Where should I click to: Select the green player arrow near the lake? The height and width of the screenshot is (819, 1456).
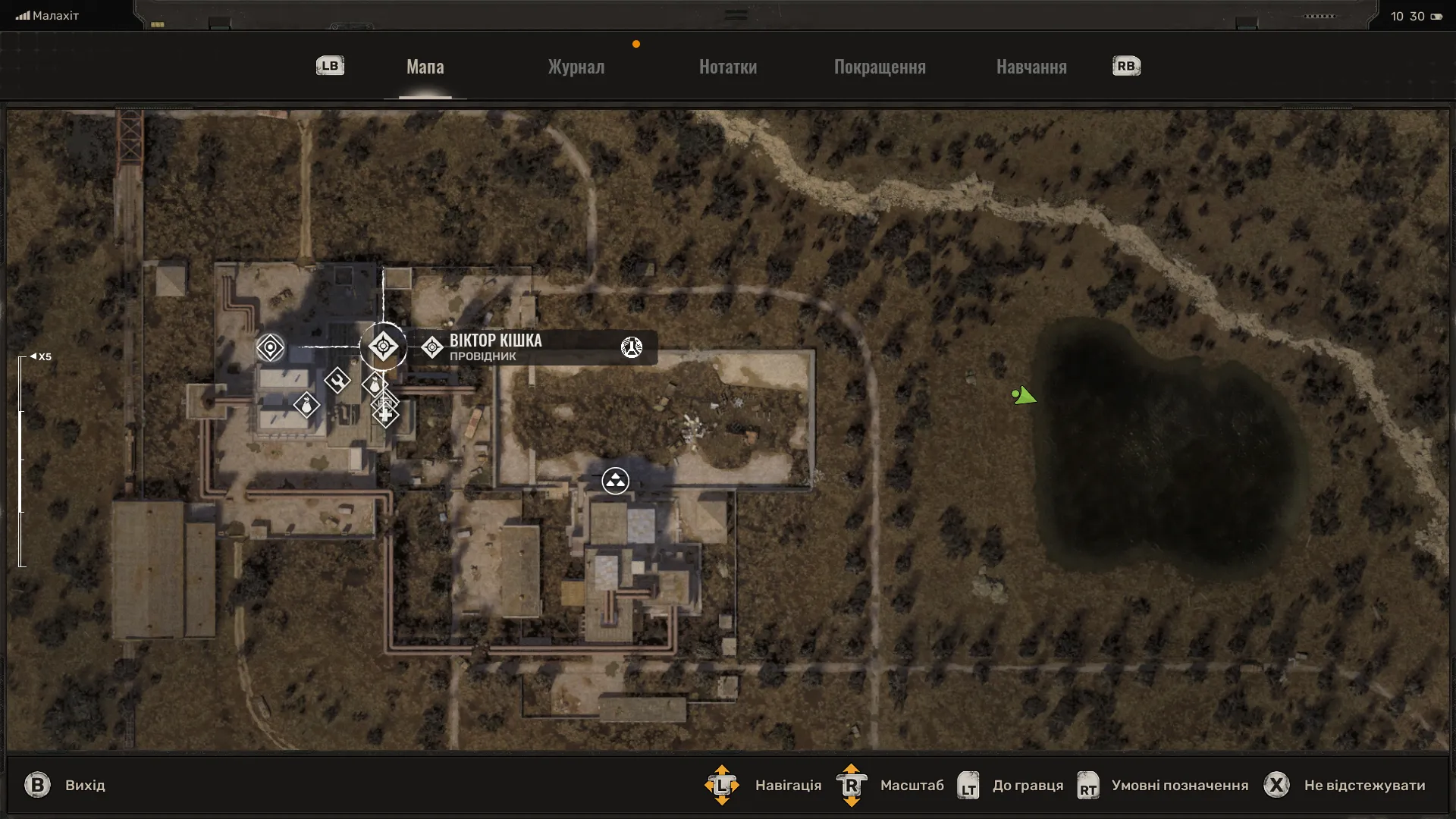coord(1024,395)
